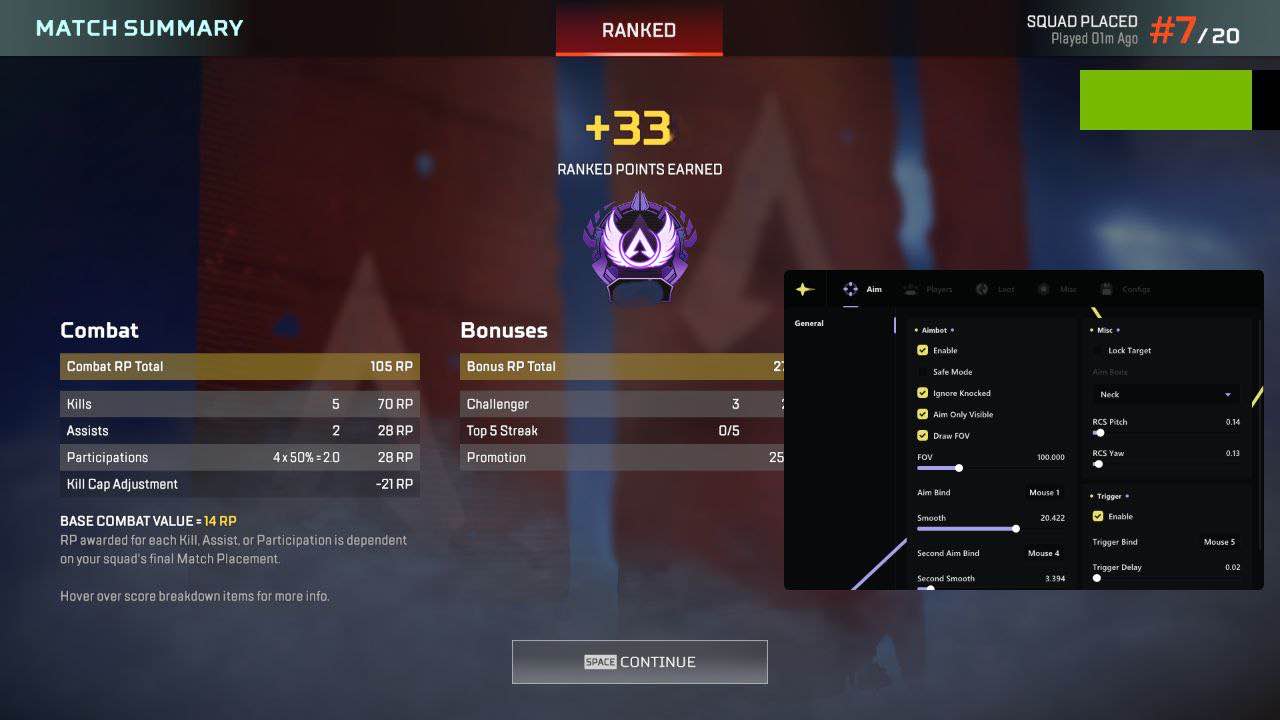This screenshot has width=1280, height=720.
Task: Choose the Participations breakdown row
Action: point(240,457)
